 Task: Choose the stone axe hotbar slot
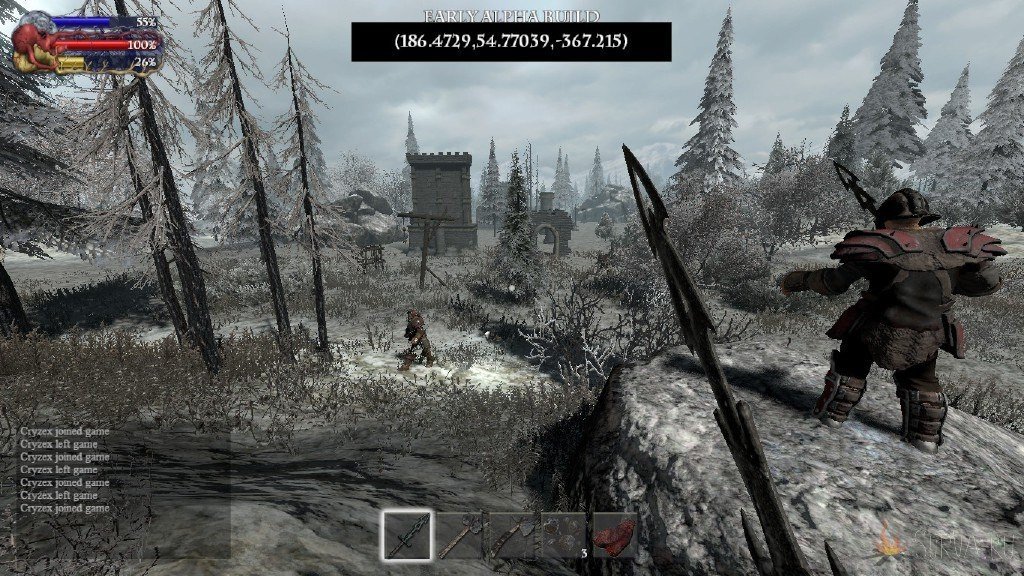click(x=511, y=535)
